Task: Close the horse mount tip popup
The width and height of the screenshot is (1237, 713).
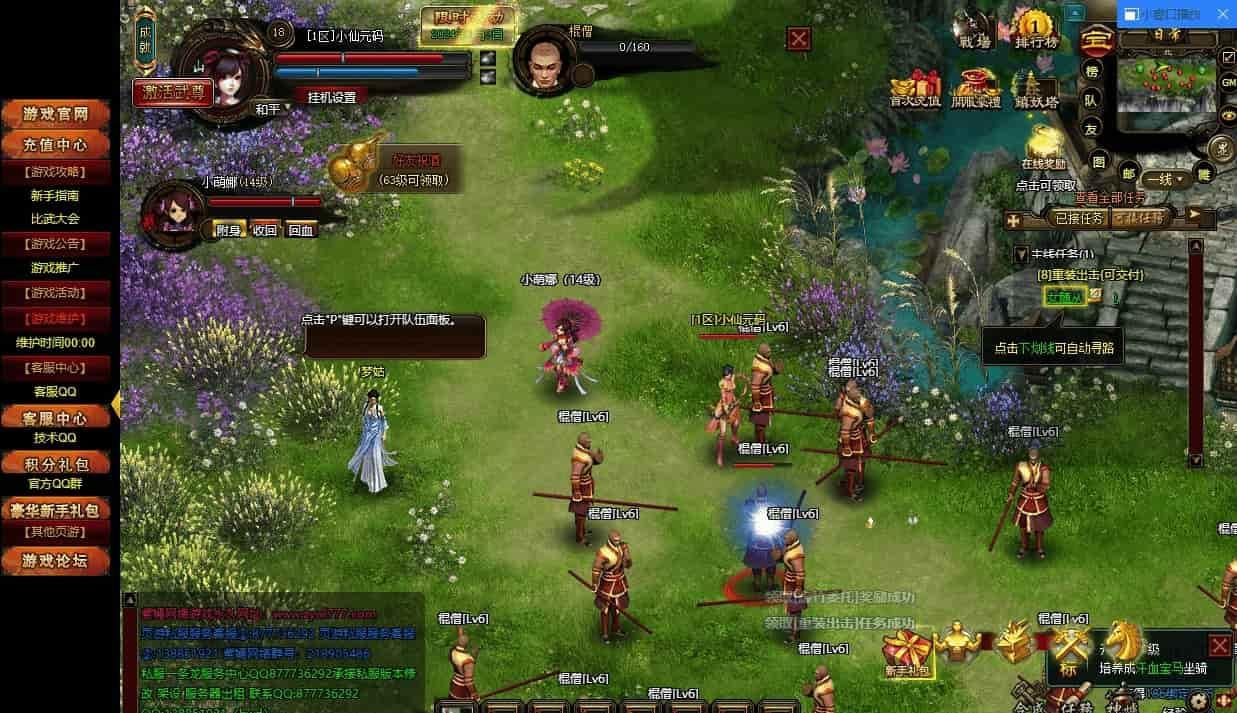Action: pyautogui.click(x=1219, y=645)
